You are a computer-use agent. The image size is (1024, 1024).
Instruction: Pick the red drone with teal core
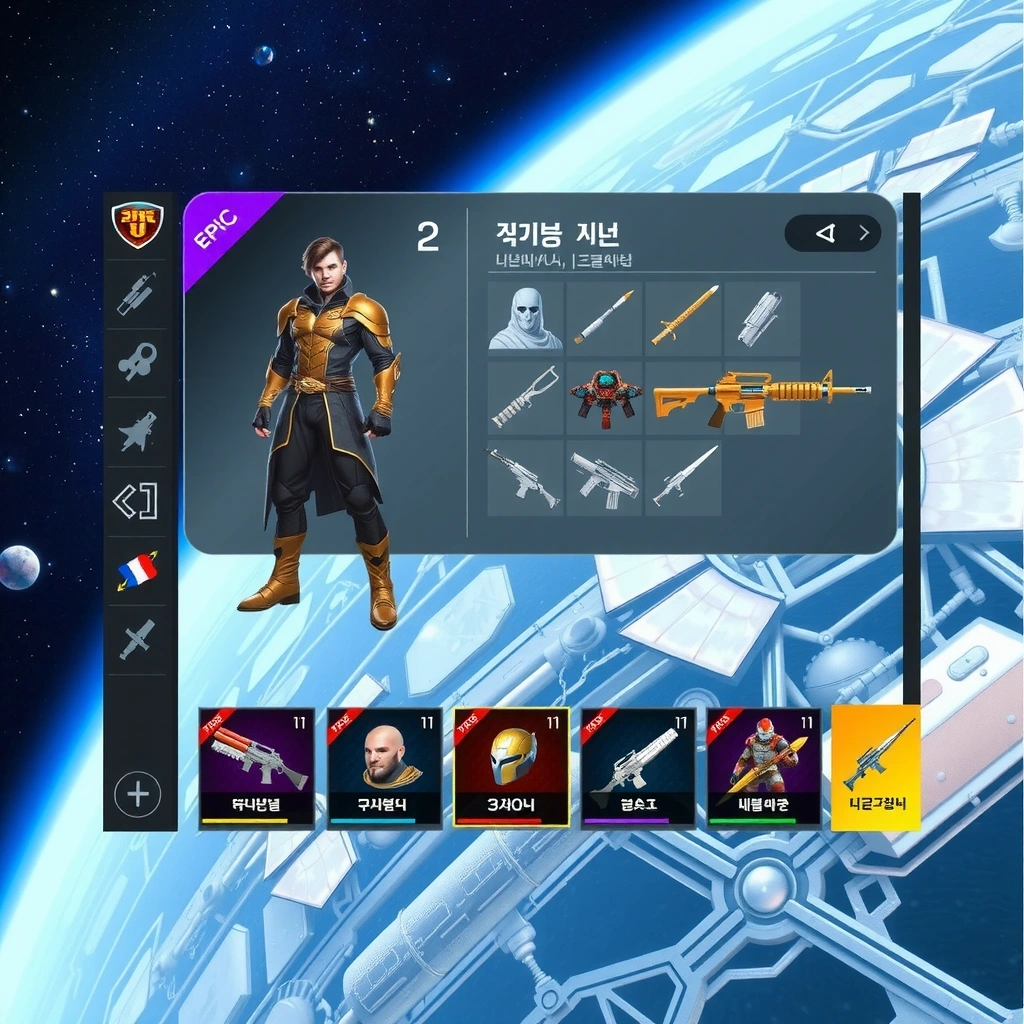coord(605,398)
